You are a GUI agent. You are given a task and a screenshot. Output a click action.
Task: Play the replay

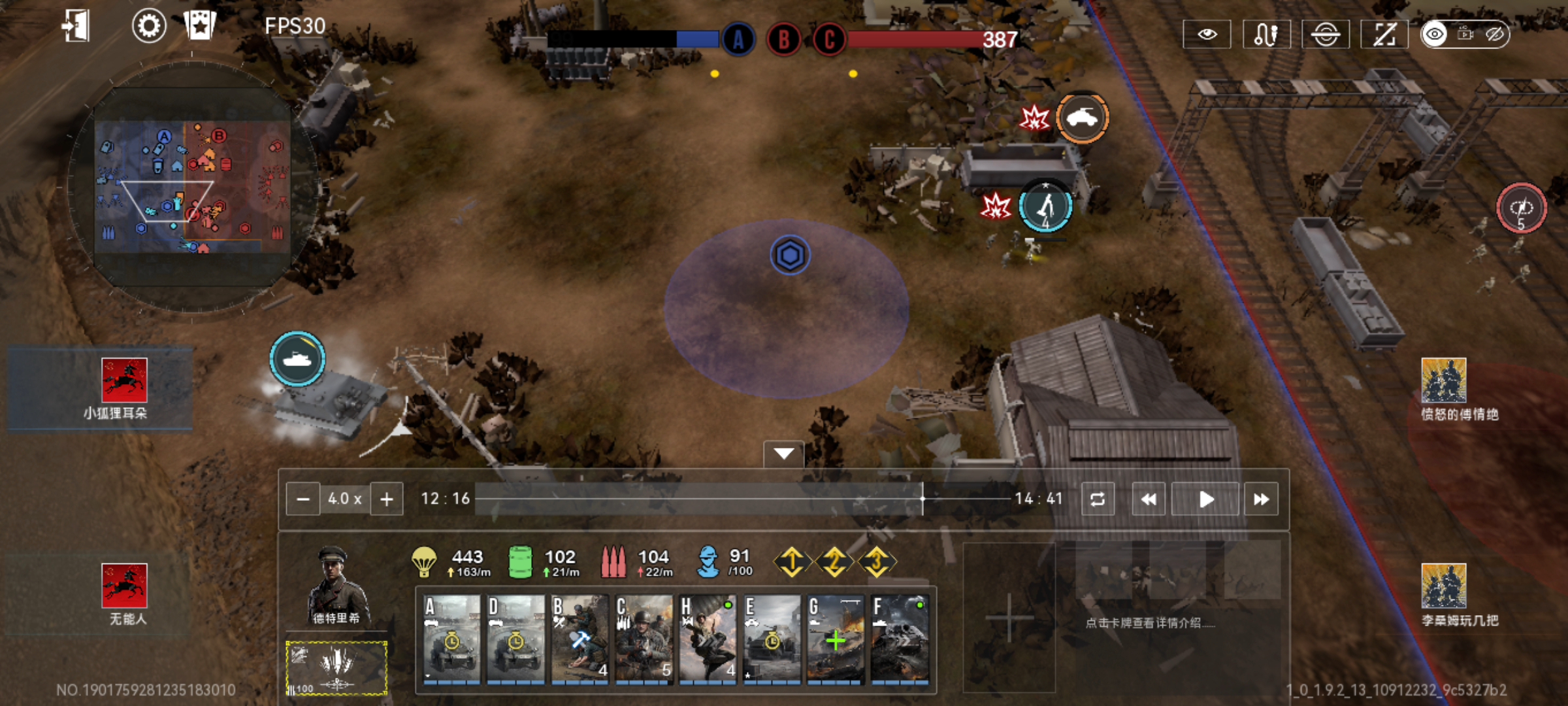(1205, 499)
